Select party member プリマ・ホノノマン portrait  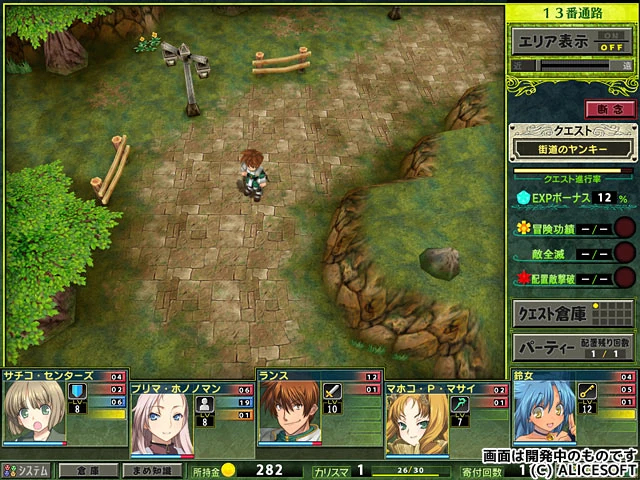tap(160, 414)
